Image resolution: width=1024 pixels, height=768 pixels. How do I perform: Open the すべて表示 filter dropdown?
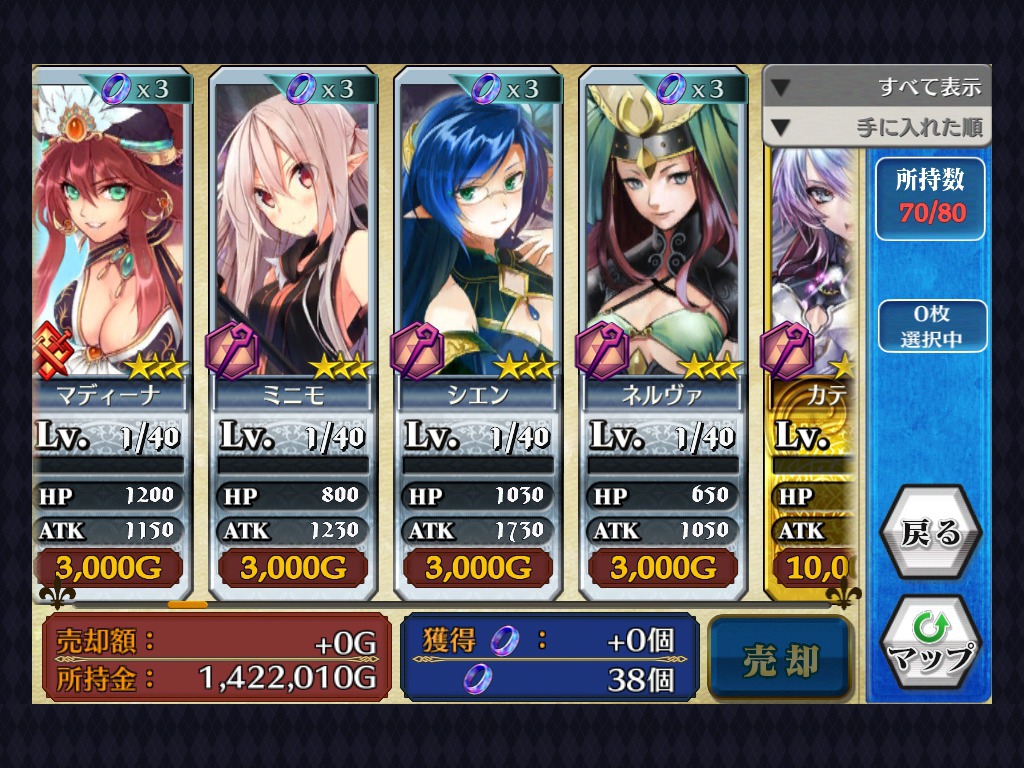click(877, 87)
